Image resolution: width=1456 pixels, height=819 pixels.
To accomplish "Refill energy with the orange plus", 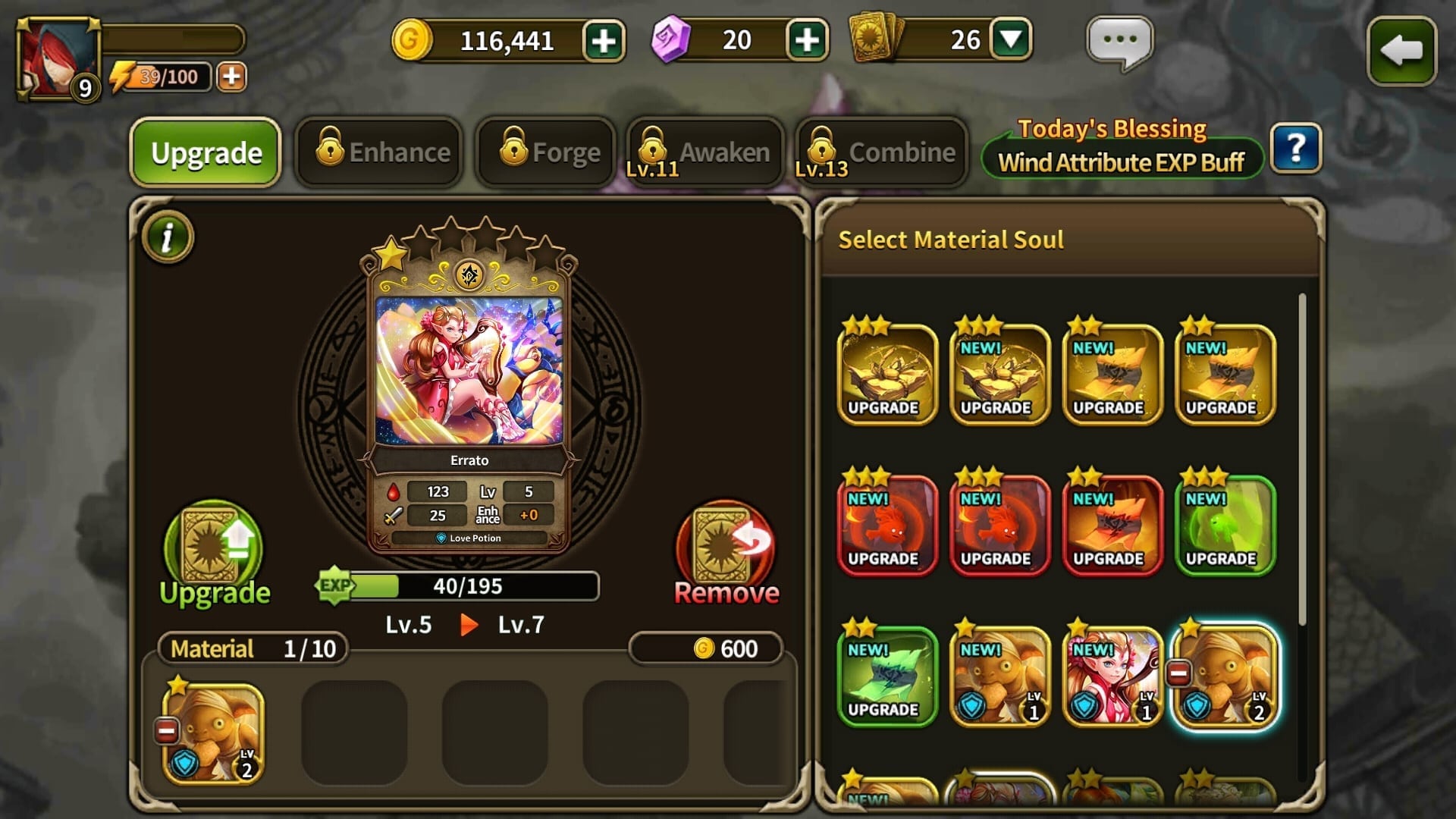I will [231, 77].
